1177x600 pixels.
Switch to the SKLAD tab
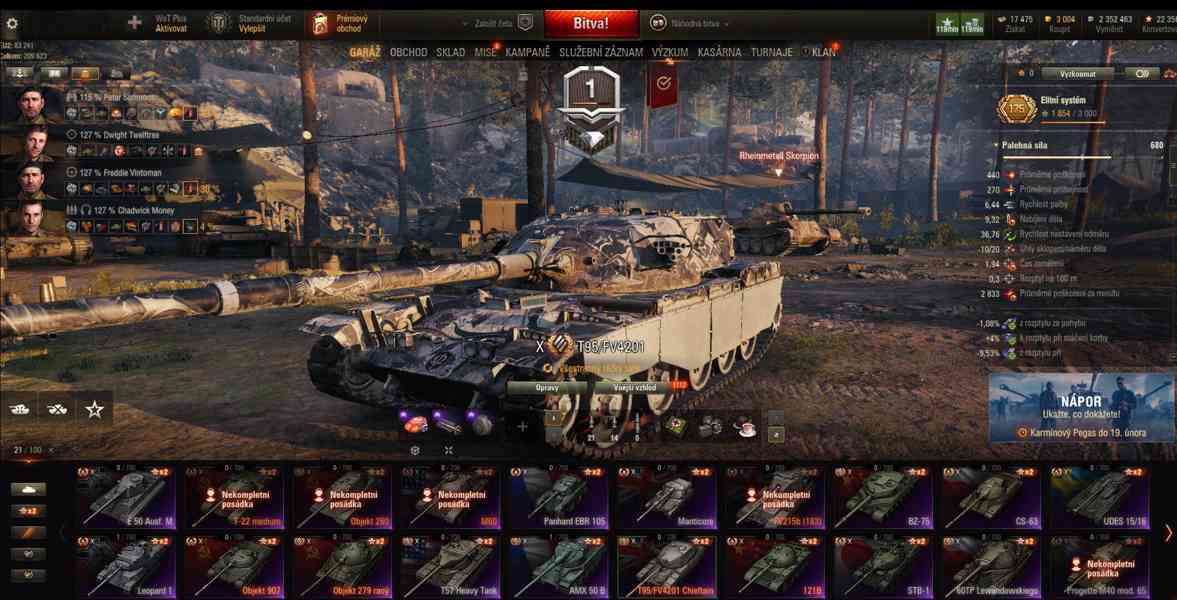click(450, 52)
